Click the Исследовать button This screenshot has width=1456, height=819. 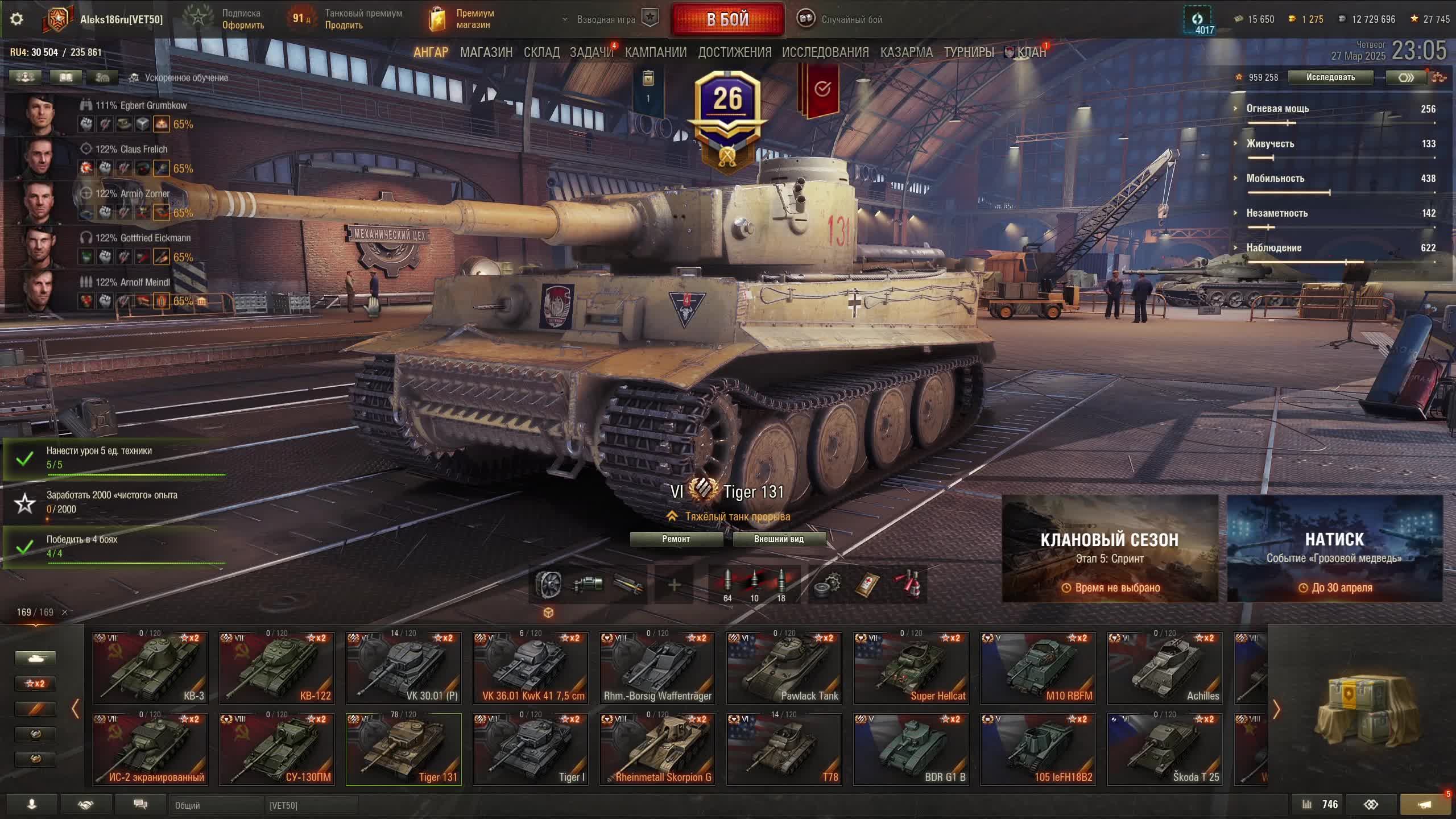tap(1330, 77)
